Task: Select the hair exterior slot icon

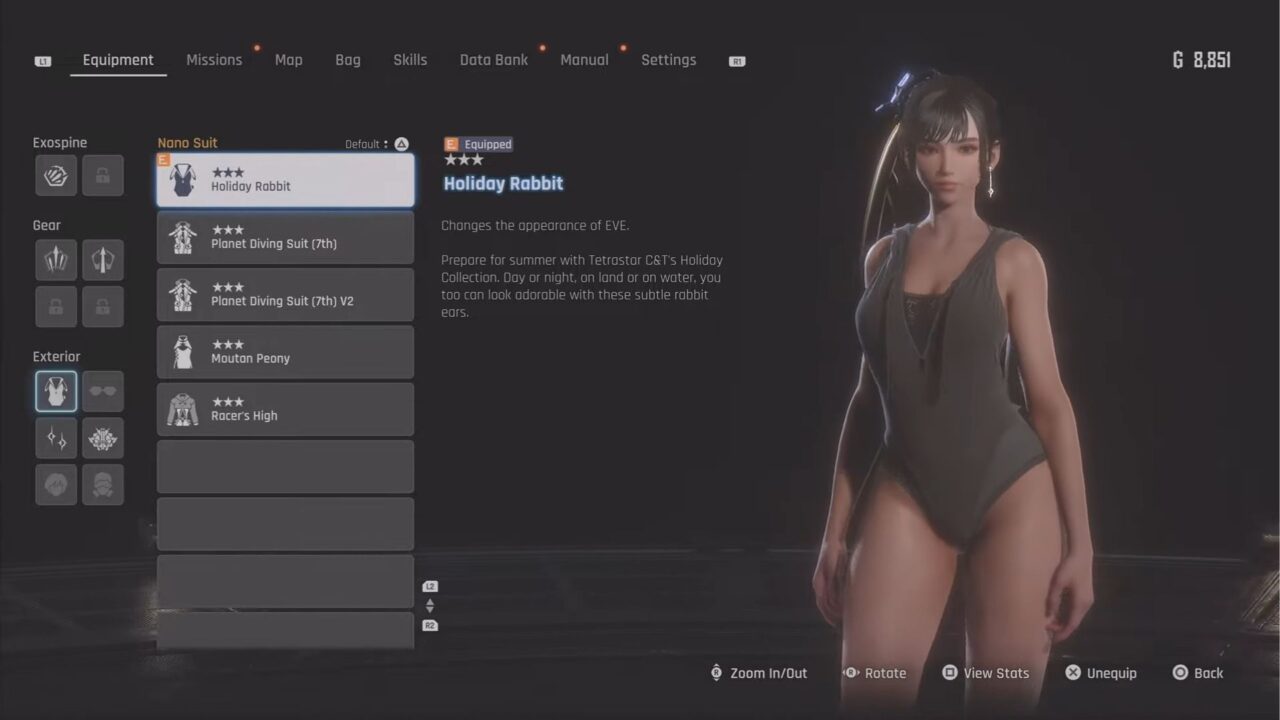Action: [x=55, y=485]
